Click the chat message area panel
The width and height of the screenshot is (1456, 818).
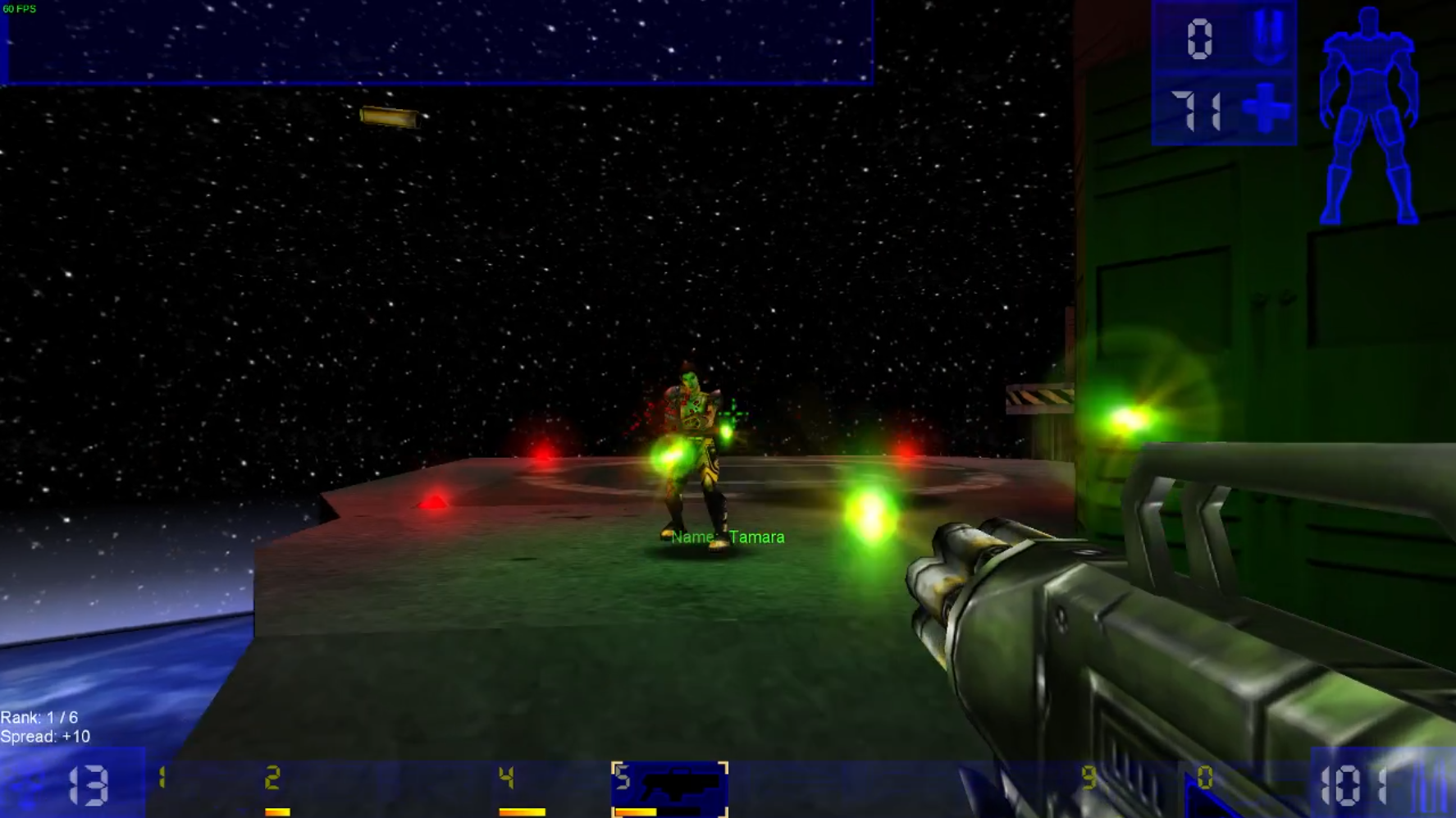439,41
